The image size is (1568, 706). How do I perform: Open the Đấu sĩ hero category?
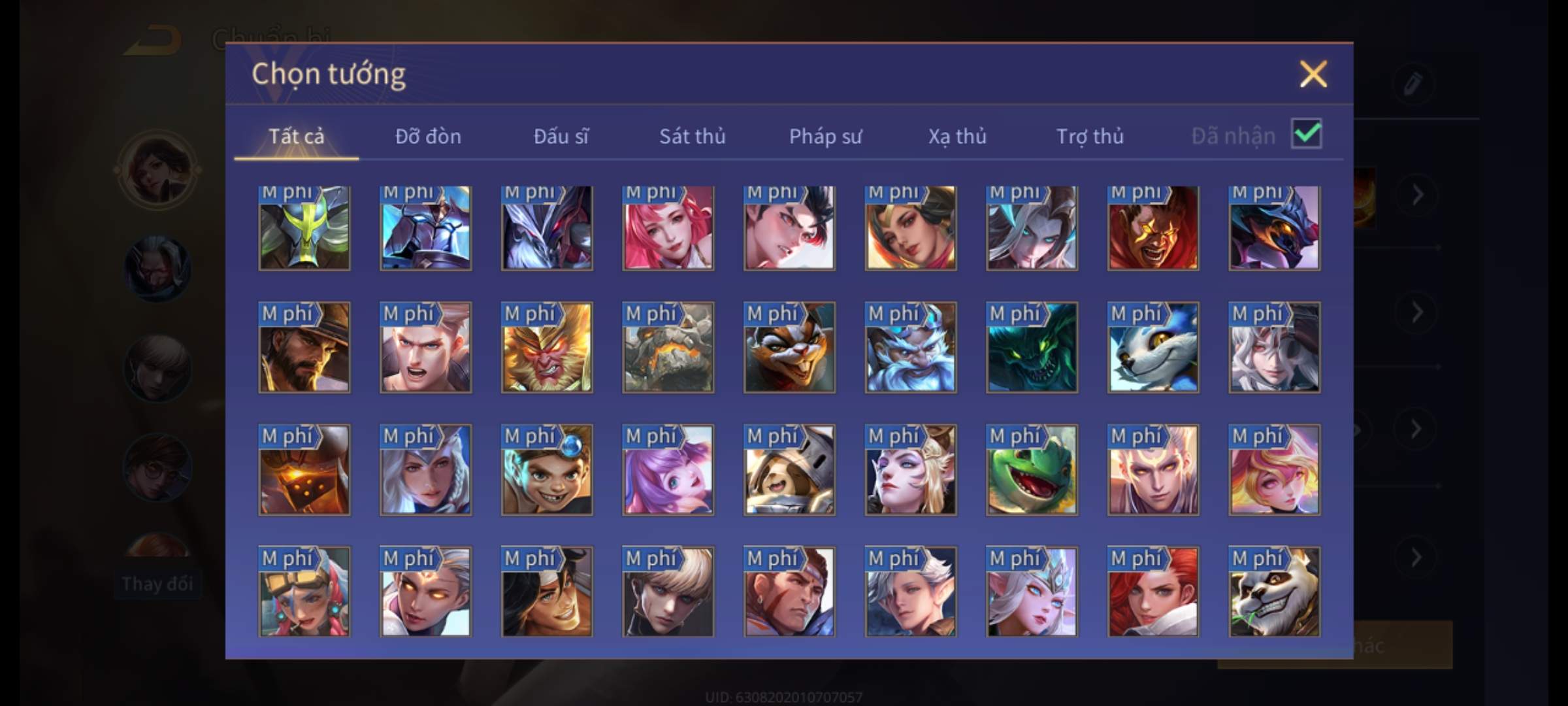pos(561,136)
